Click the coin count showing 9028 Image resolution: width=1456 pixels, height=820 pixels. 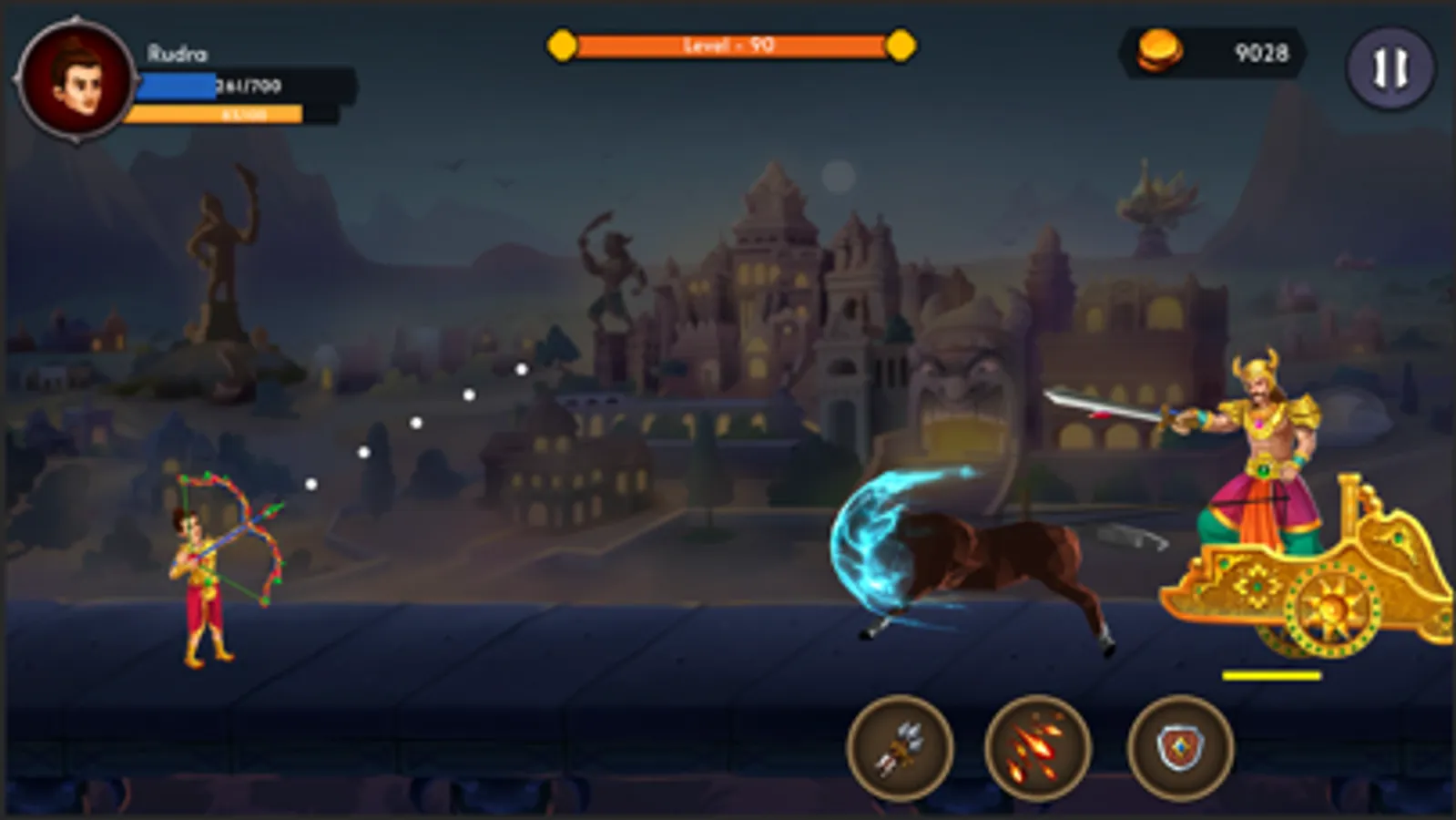tap(1261, 53)
